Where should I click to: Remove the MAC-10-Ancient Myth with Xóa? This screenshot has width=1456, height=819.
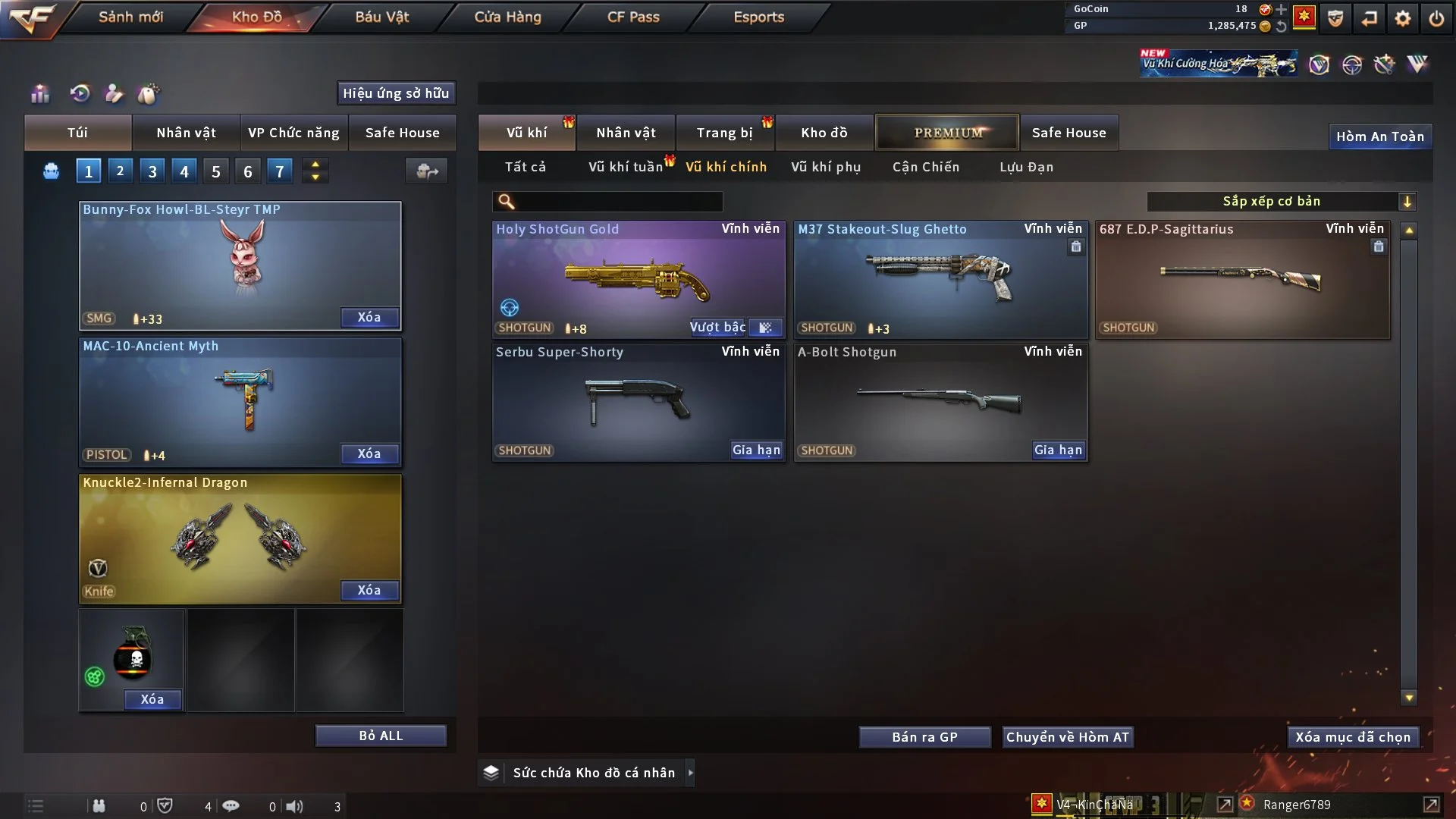coord(369,453)
